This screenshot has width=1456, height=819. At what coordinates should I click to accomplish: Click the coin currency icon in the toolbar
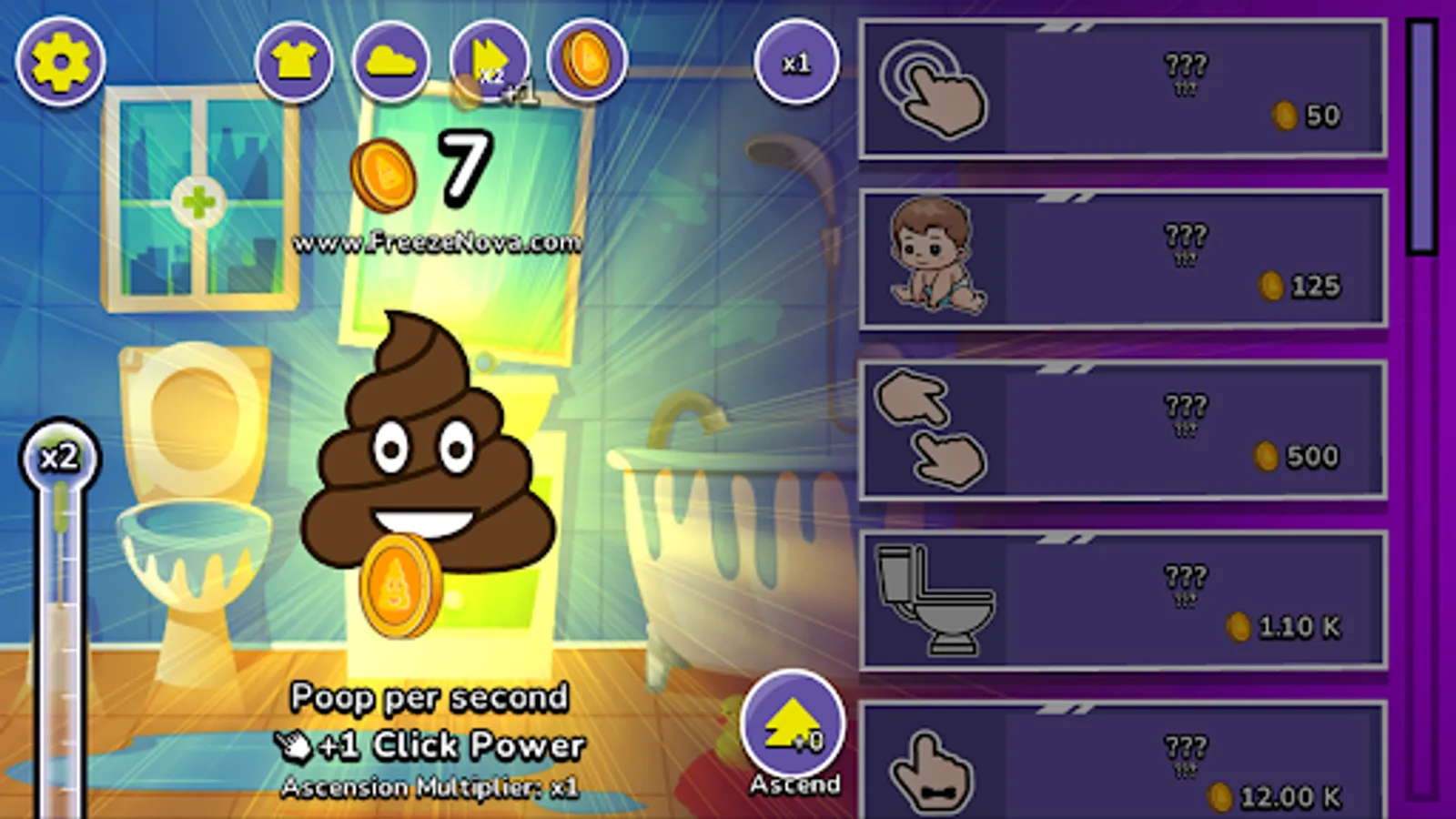[x=588, y=62]
